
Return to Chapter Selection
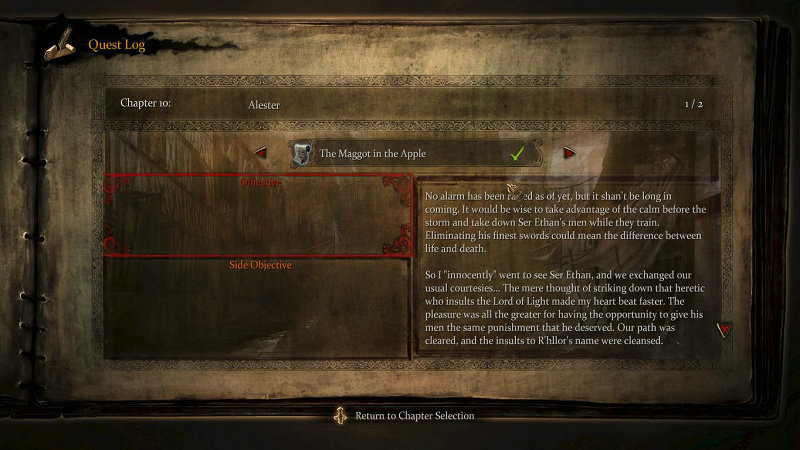404,415
